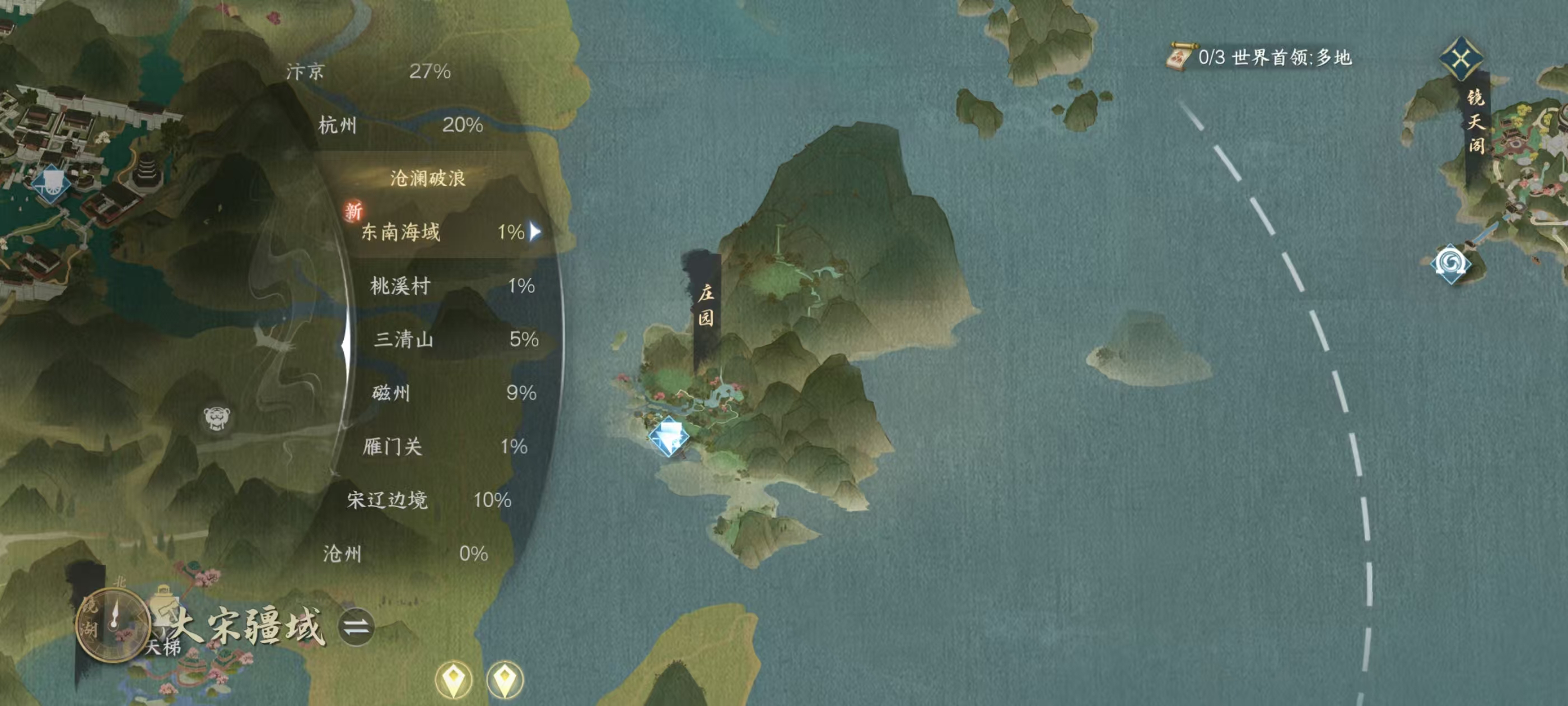This screenshot has width=1568, height=706.
Task: Close the map with the X button
Action: click(x=1461, y=59)
